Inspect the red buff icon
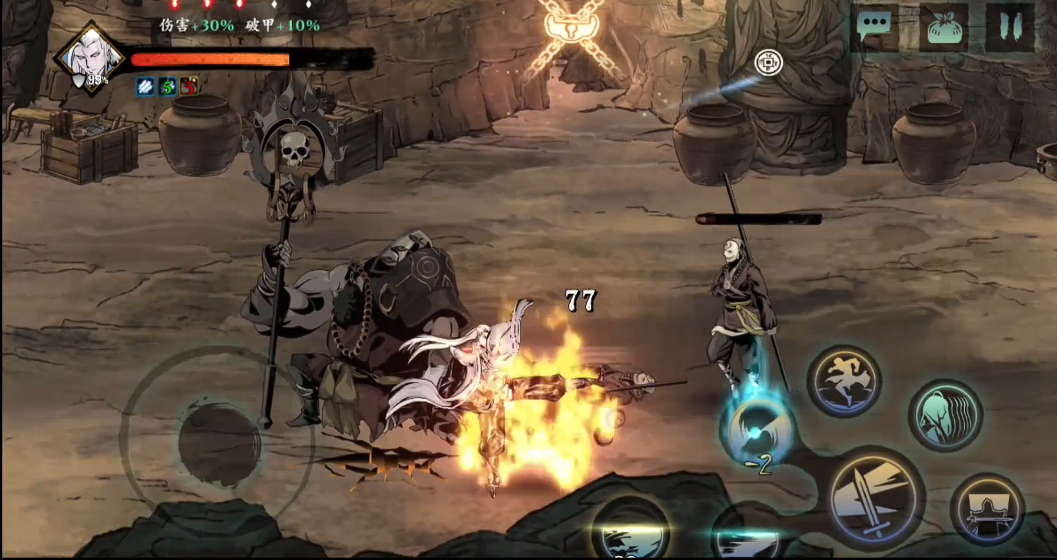 click(x=189, y=87)
